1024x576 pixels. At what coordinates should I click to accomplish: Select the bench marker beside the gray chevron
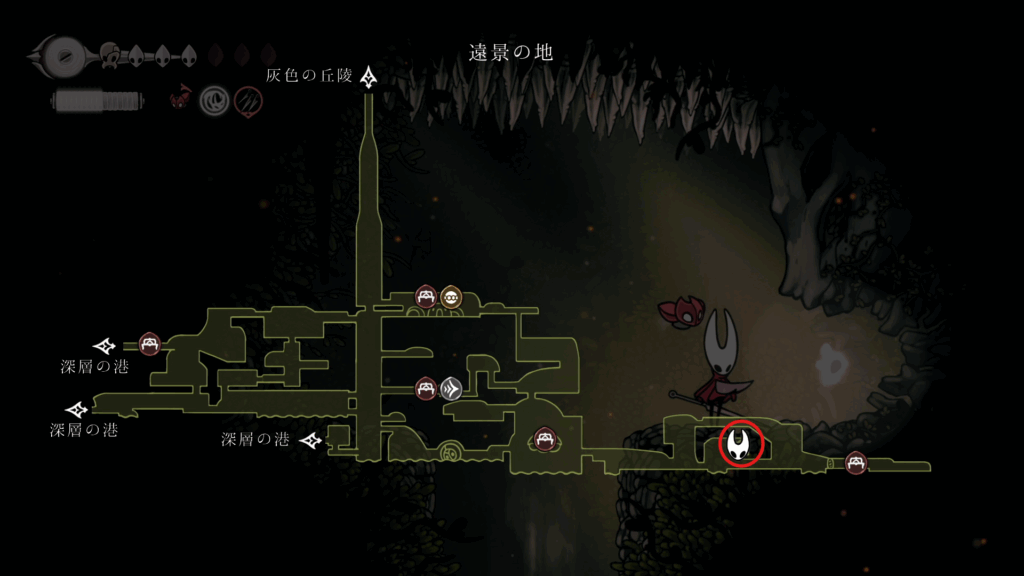427,388
